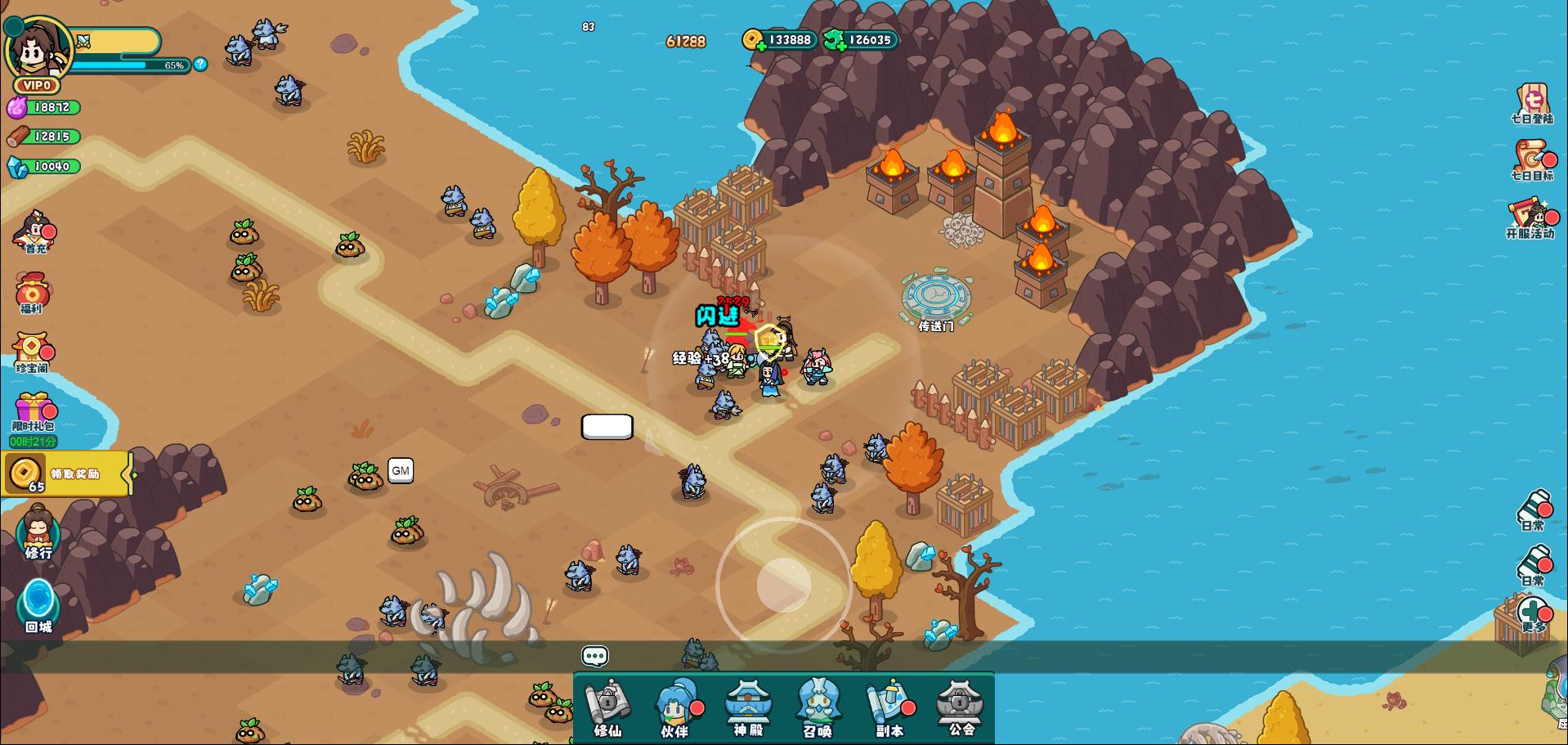Expand the 更多 more options button
The image size is (1568, 745).
point(1533,615)
